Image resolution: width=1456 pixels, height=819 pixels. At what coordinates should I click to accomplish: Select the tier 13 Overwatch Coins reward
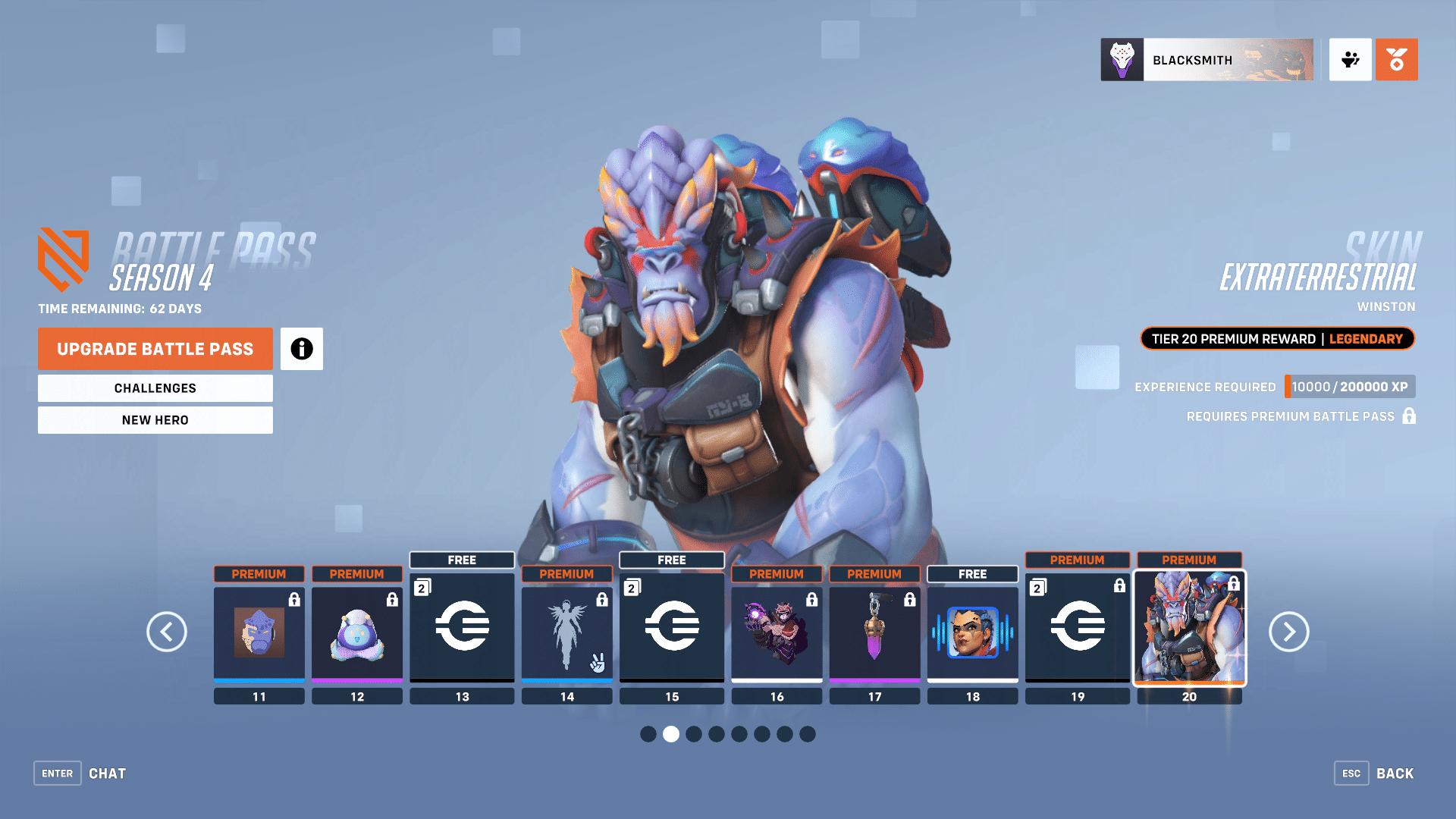(x=462, y=629)
